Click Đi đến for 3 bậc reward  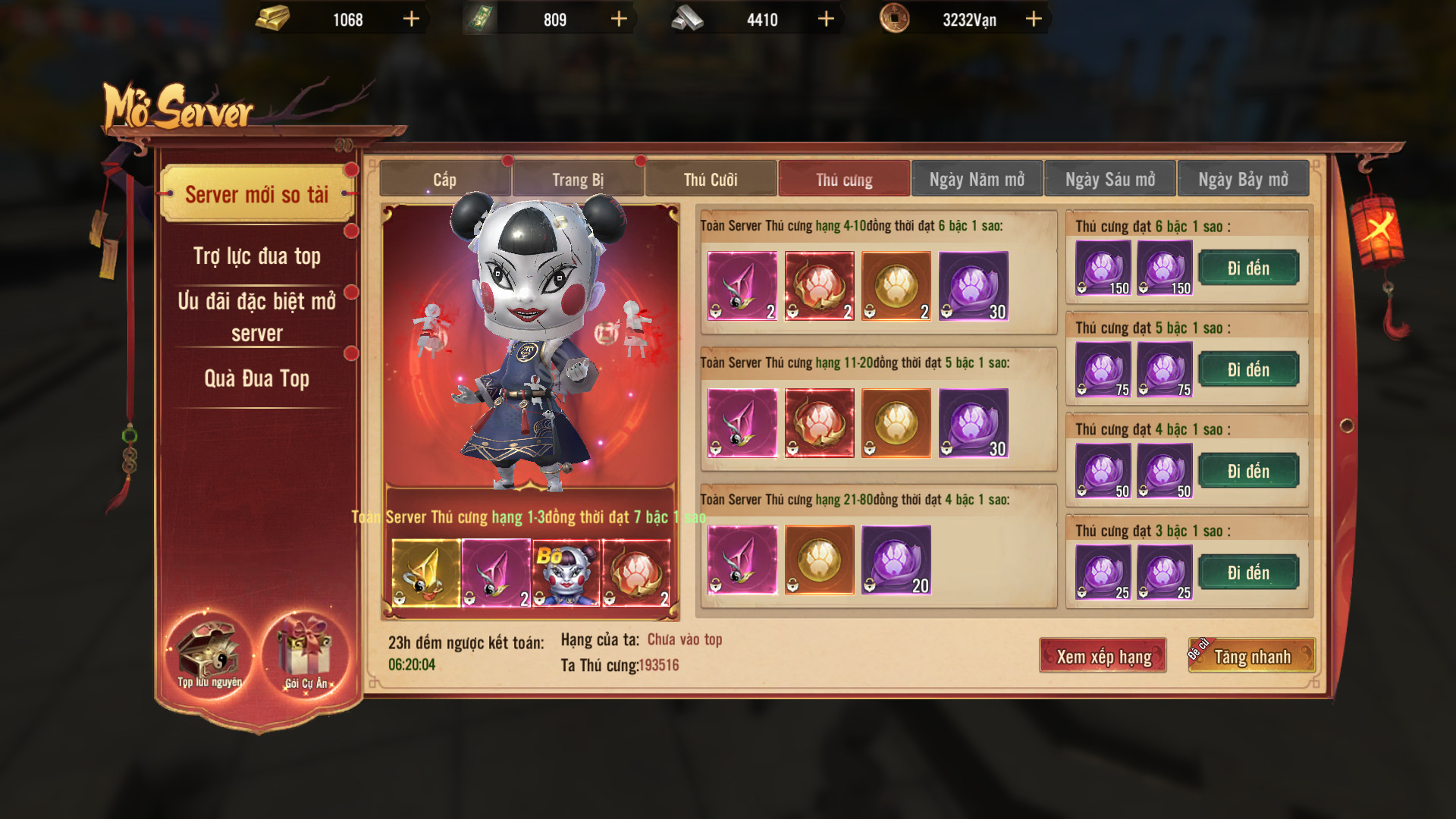(1248, 573)
